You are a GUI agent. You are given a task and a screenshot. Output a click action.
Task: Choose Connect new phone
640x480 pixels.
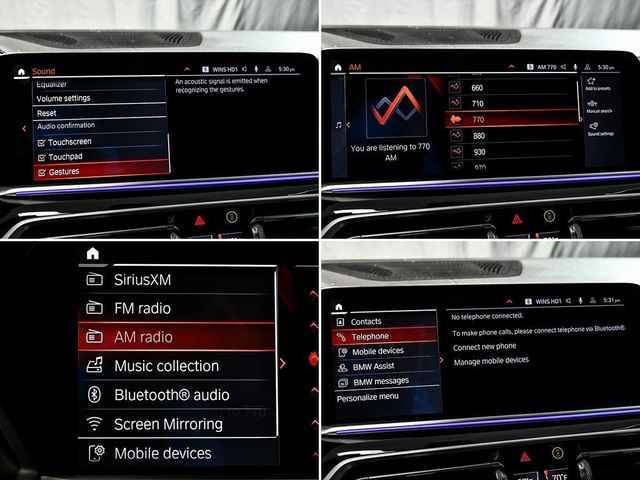[x=485, y=347]
